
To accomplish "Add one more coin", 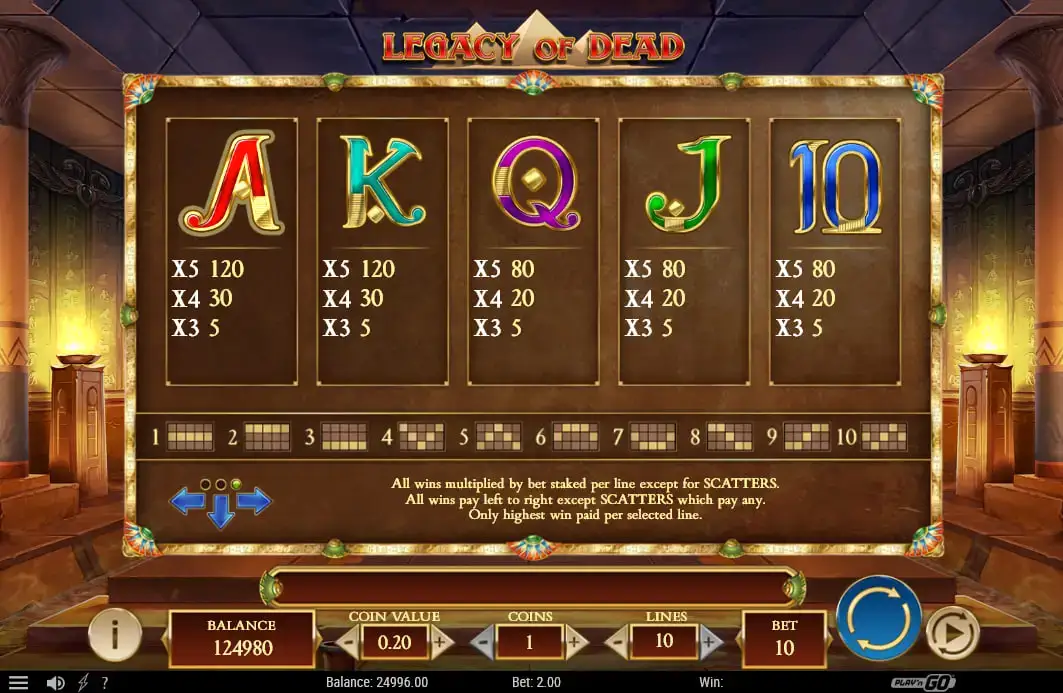I will pos(576,642).
